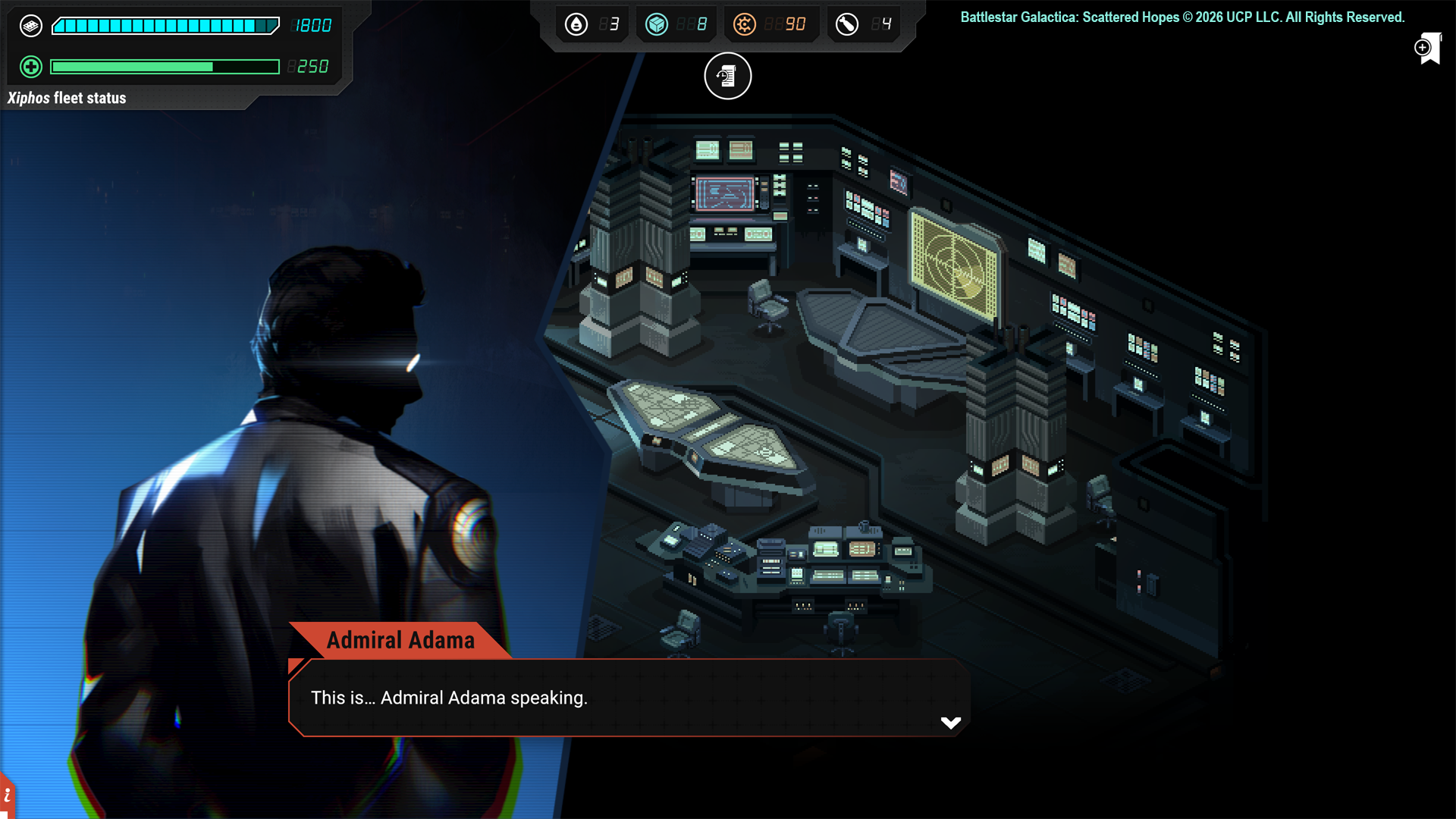Click the fleet hull armor icon

31,26
